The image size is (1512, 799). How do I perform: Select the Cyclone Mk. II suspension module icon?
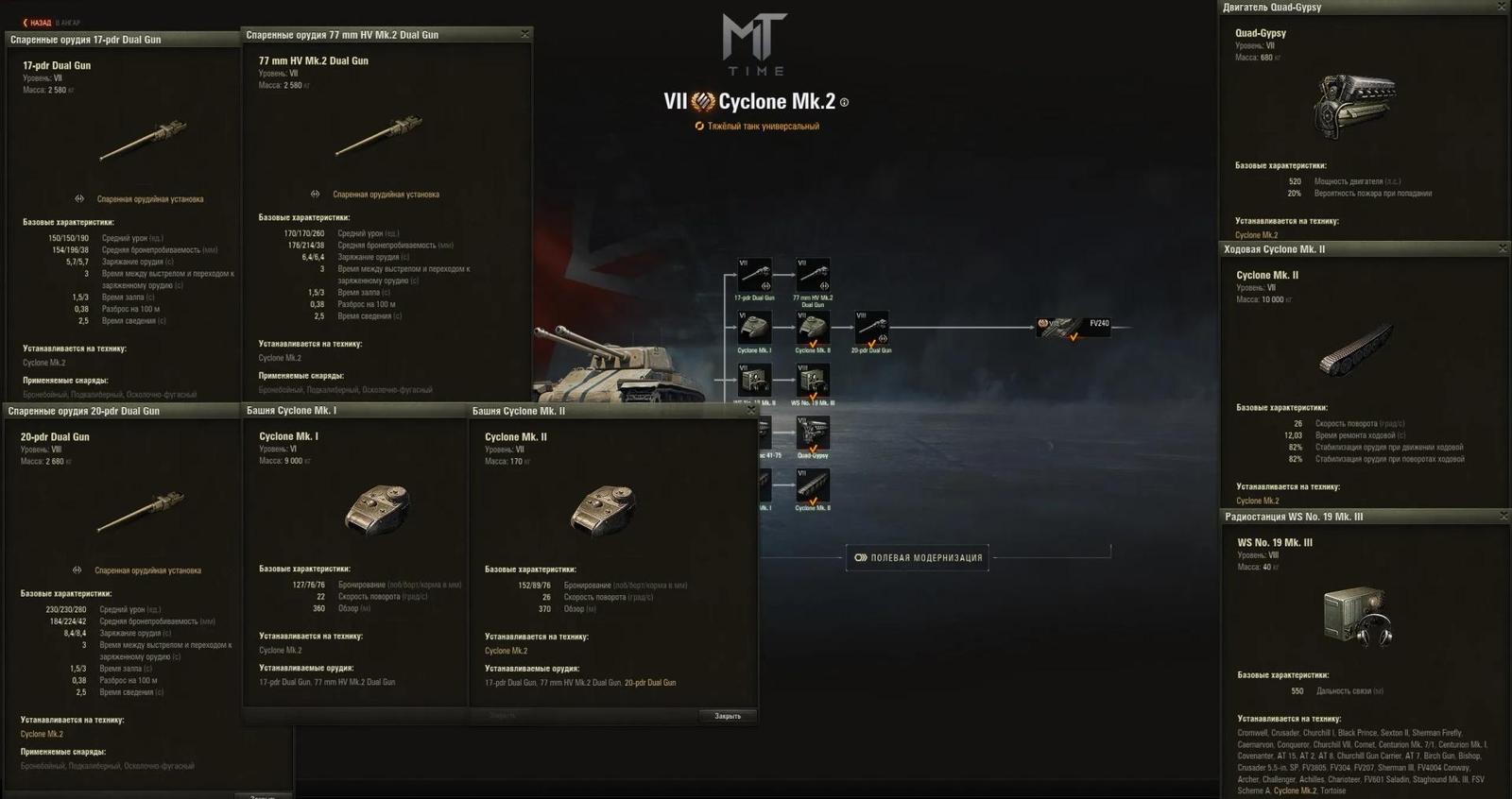pos(814,486)
